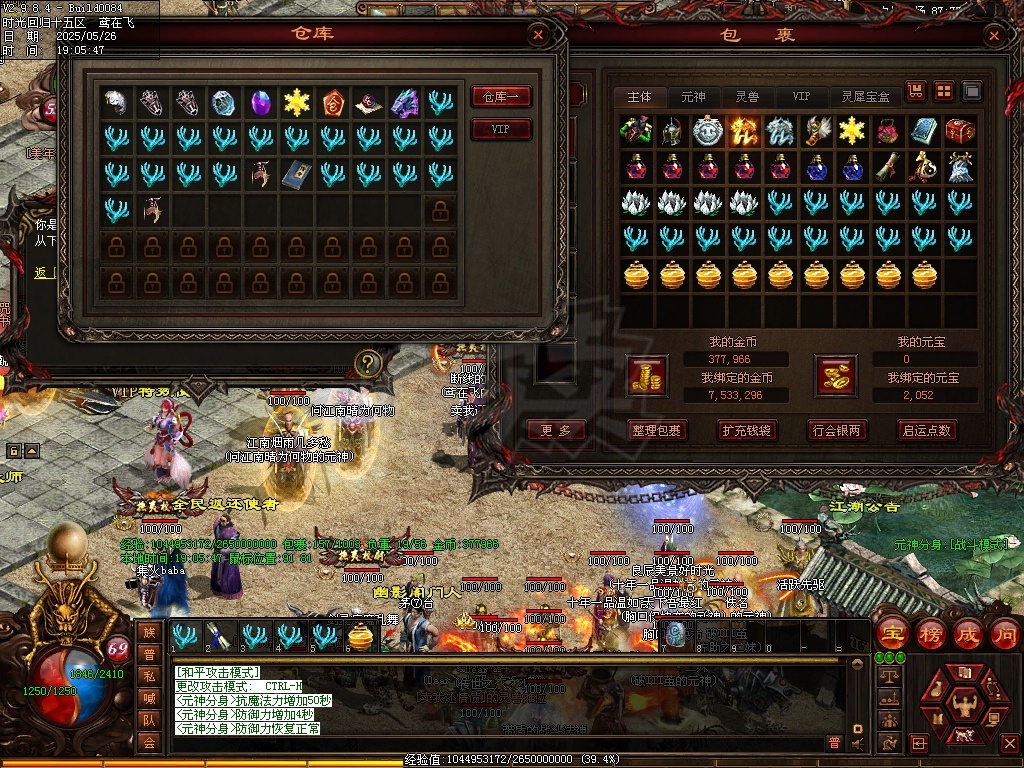This screenshot has width=1024, height=768.
Task: Close the 包裹 bag window
Action: [993, 37]
